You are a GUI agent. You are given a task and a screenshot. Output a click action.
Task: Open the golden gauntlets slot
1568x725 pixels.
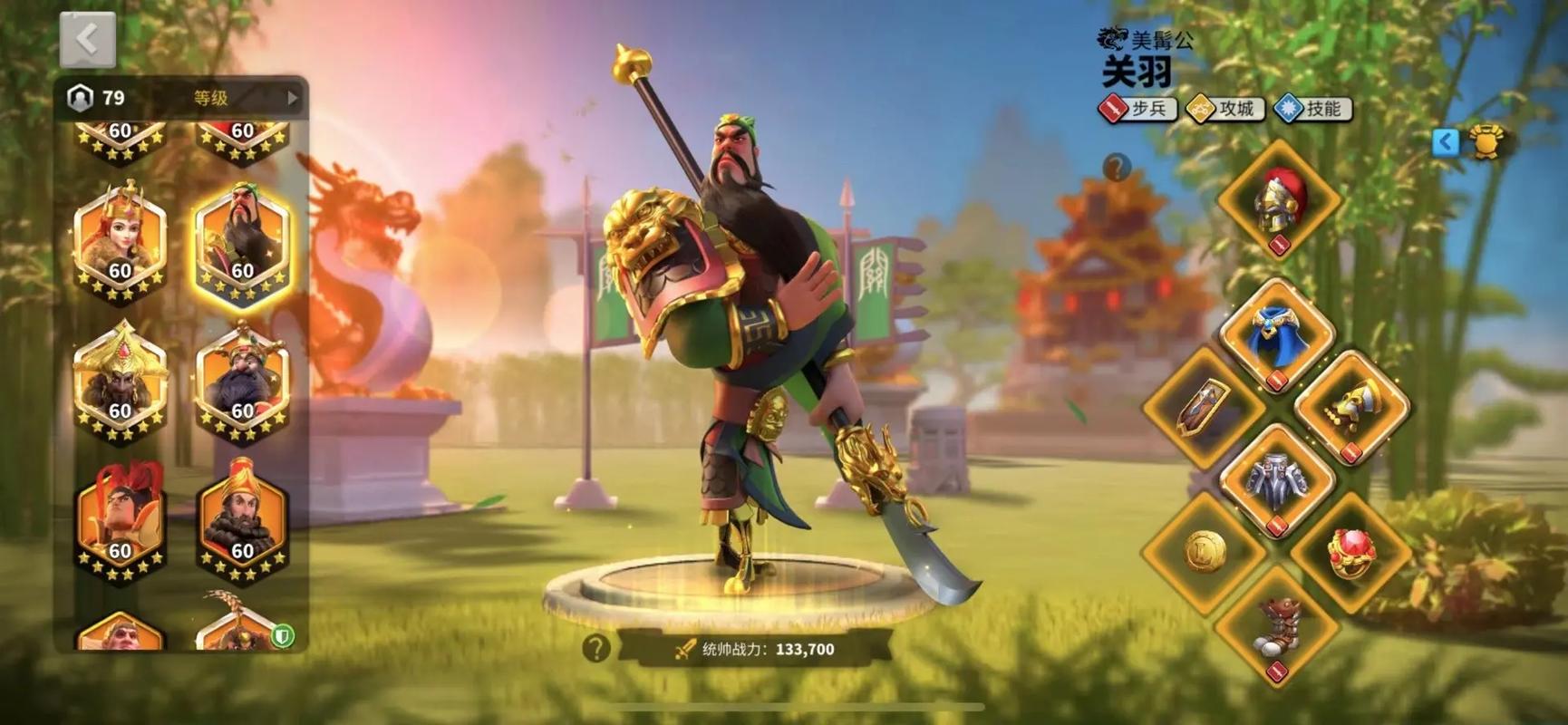point(1351,408)
